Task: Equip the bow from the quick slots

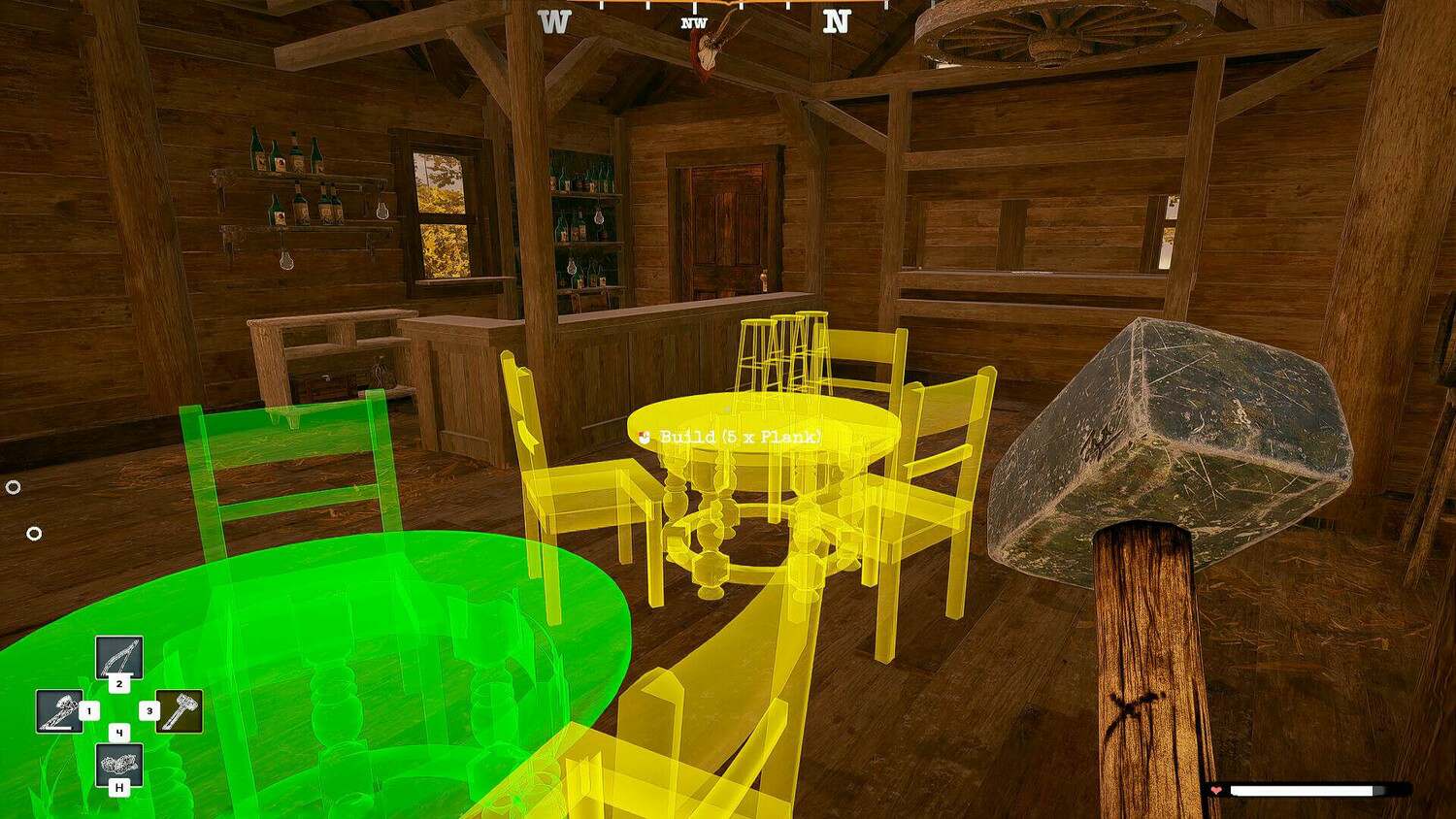Action: point(118,658)
